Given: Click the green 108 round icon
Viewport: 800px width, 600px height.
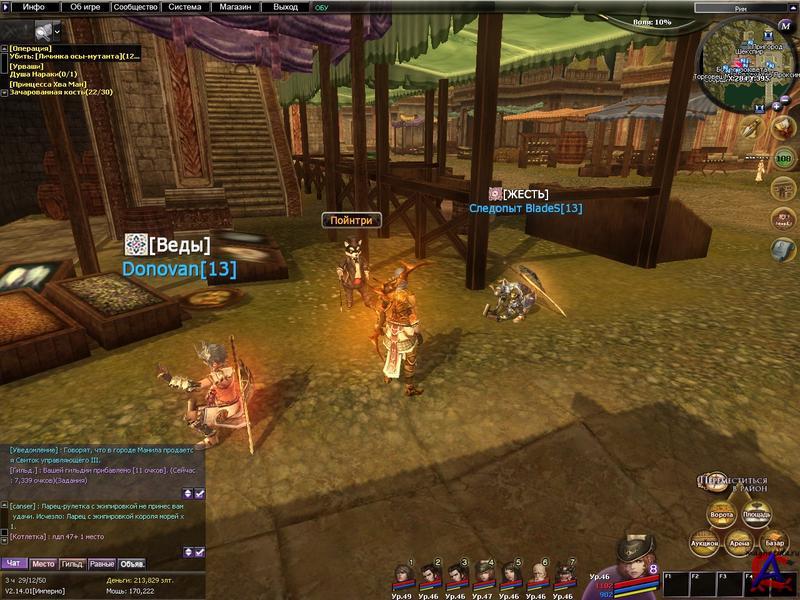Looking at the screenshot, I should click(783, 159).
